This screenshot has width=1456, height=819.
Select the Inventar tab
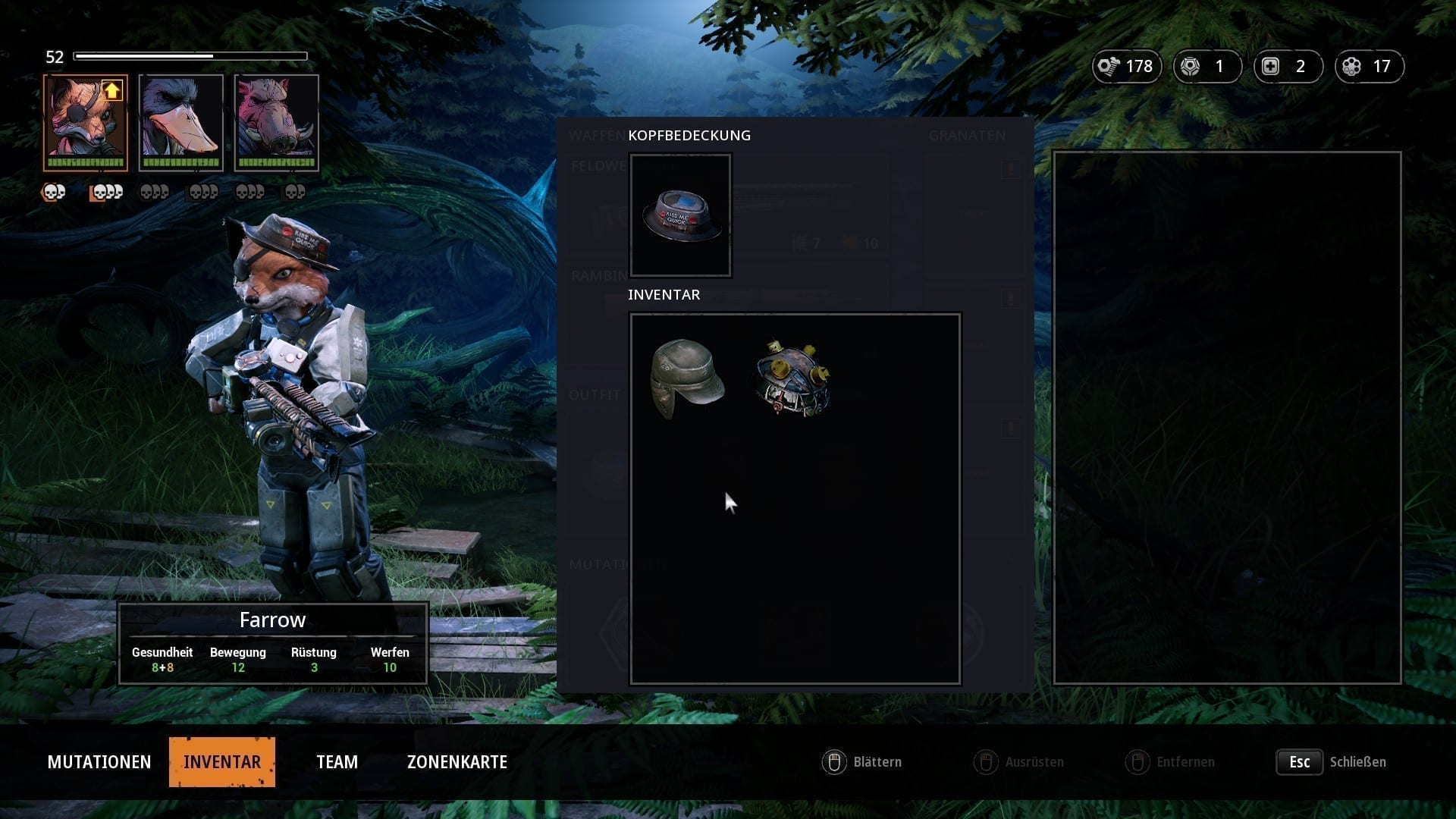tap(221, 762)
